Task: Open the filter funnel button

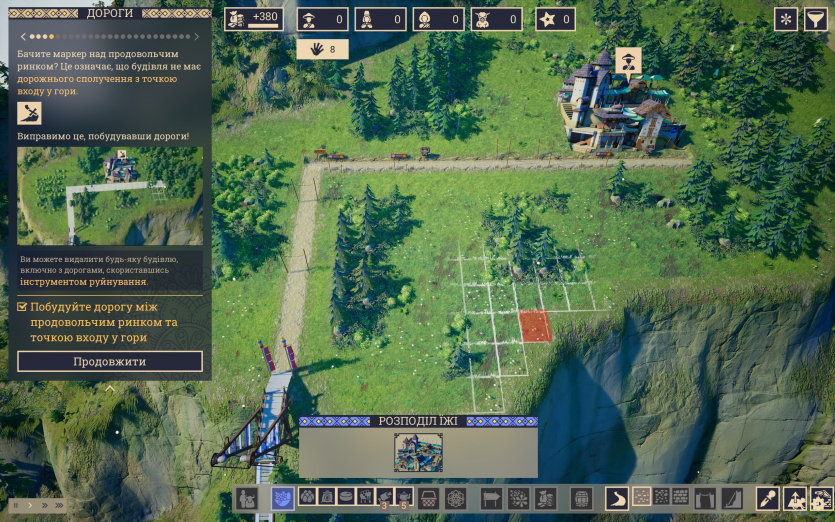Action: point(816,19)
